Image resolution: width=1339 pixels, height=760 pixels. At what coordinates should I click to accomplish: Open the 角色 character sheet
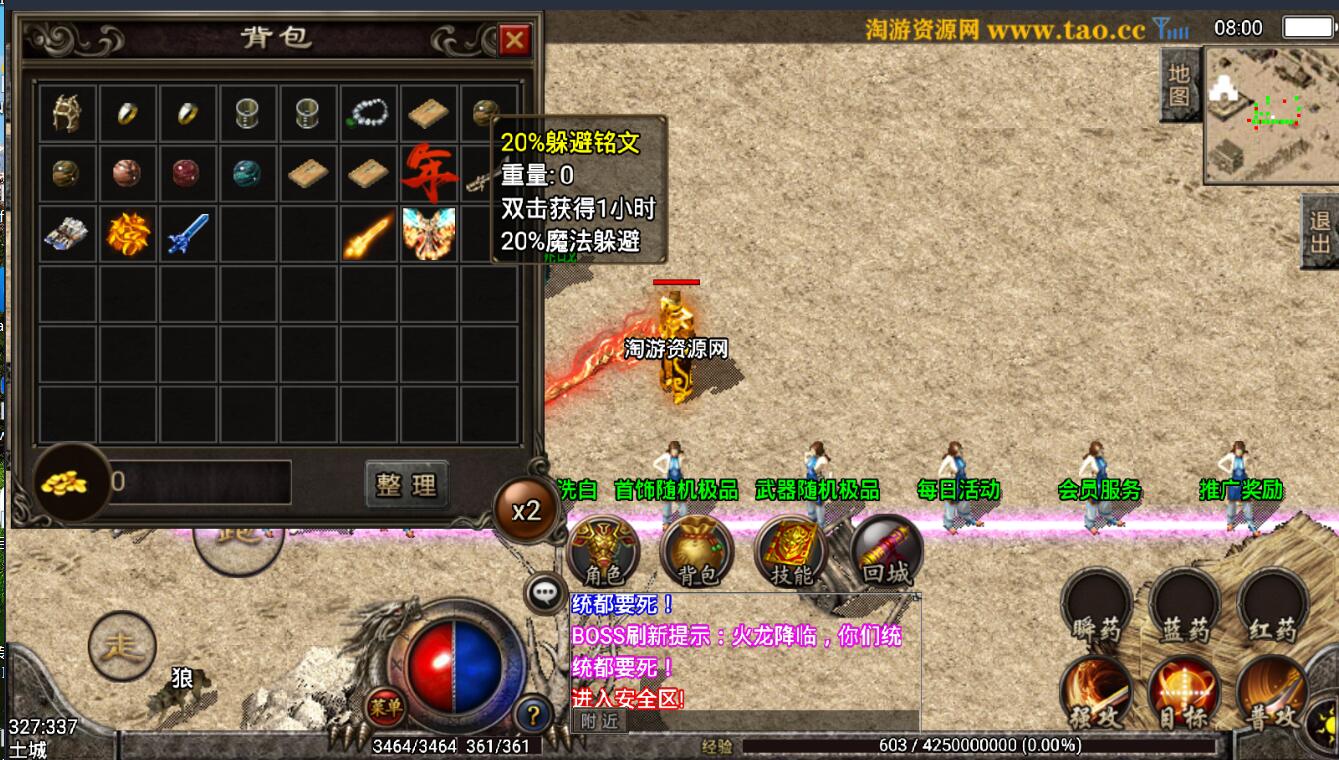point(604,552)
